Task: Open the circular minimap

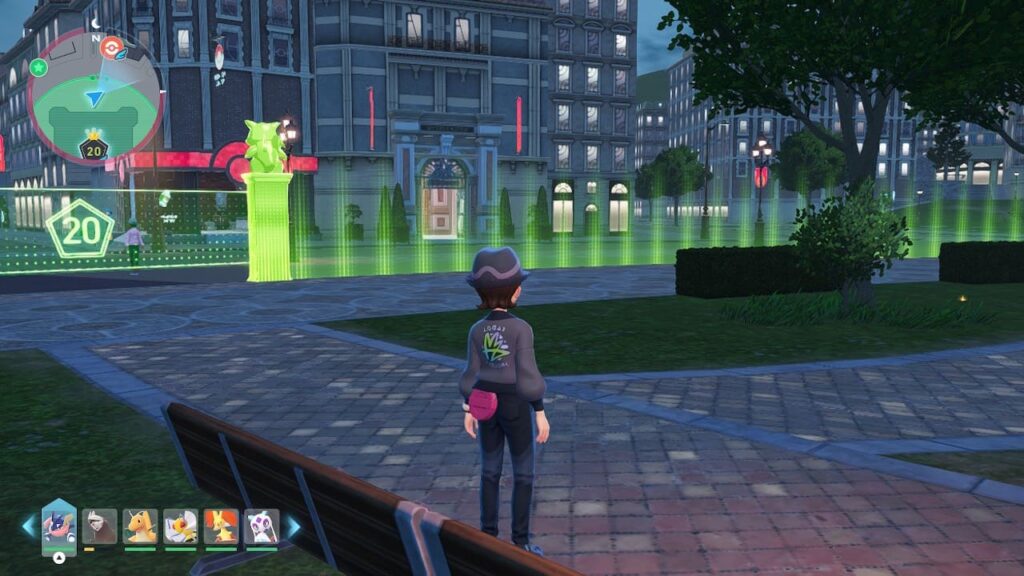Action: [95, 96]
